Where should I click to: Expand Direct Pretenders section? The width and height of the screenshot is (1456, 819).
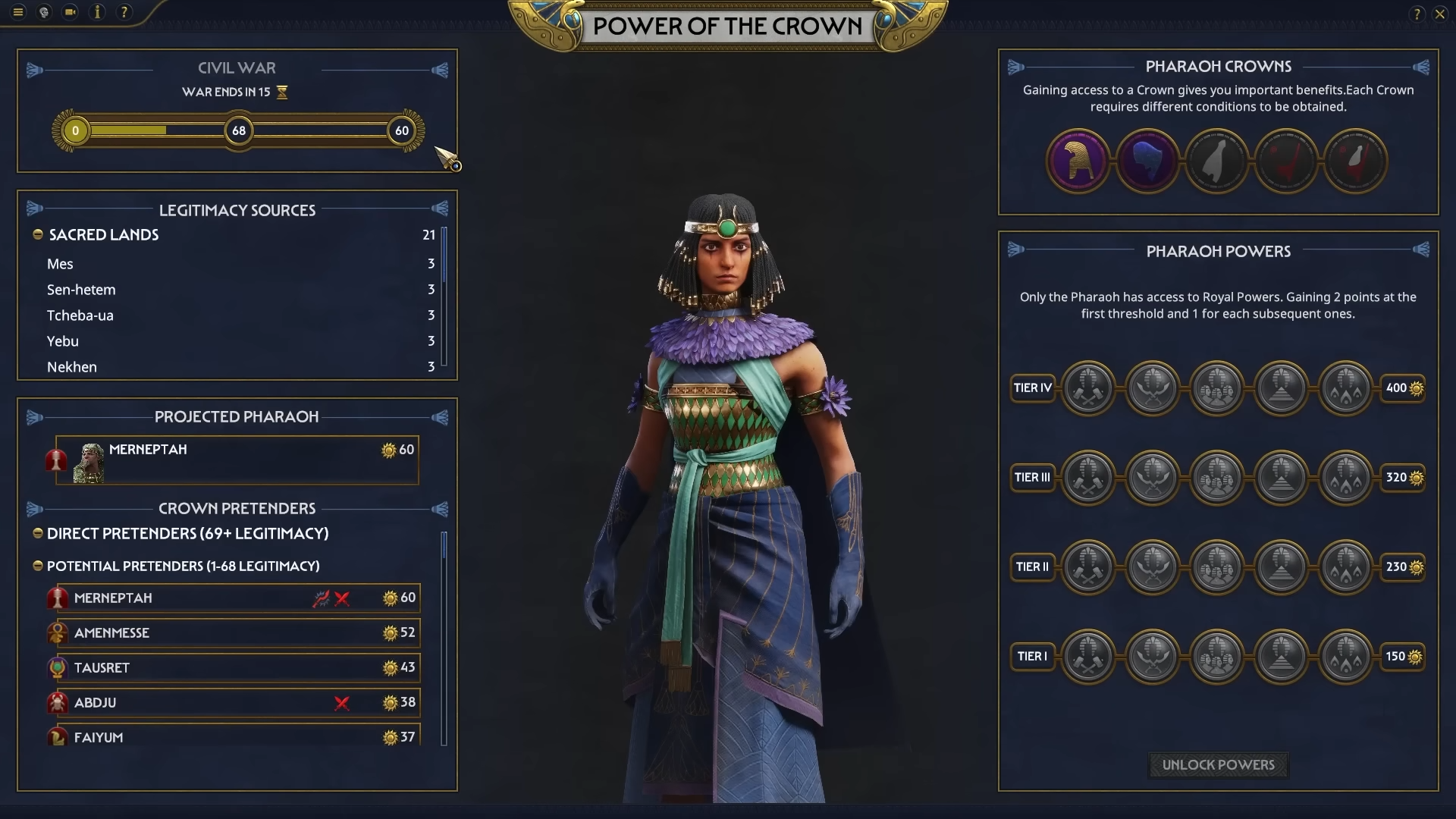(x=38, y=533)
